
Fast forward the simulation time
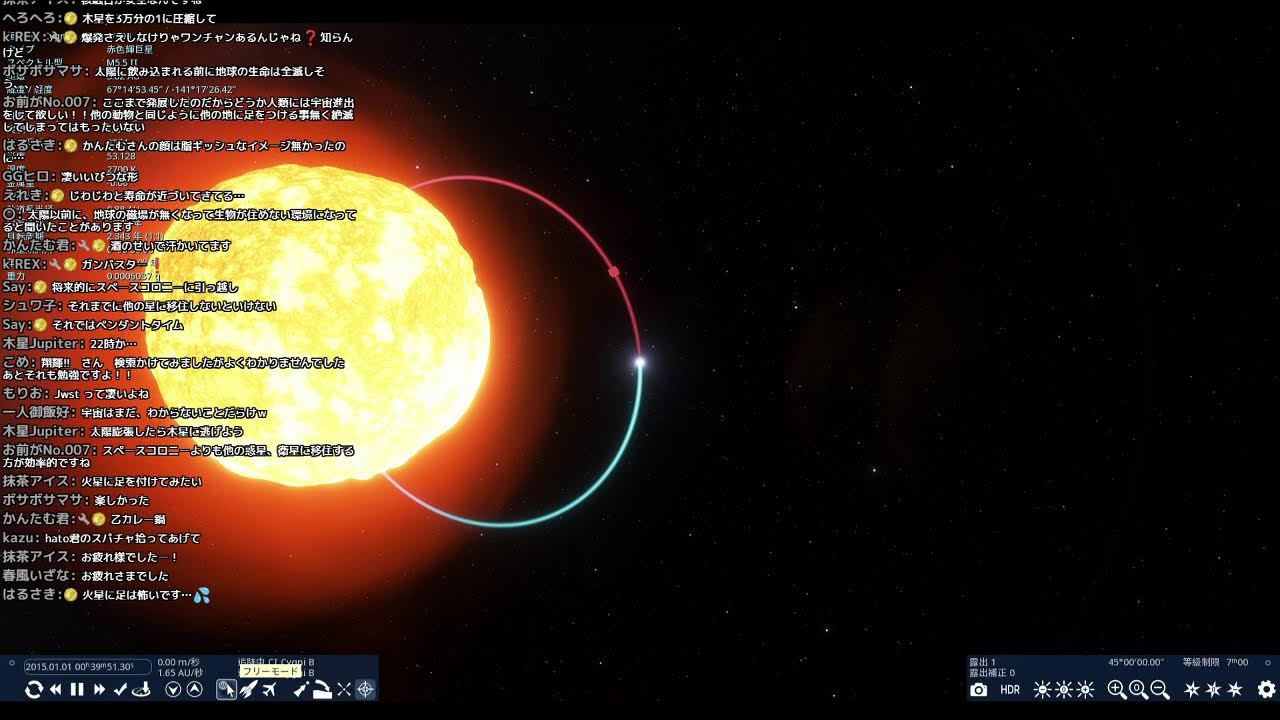coord(100,689)
